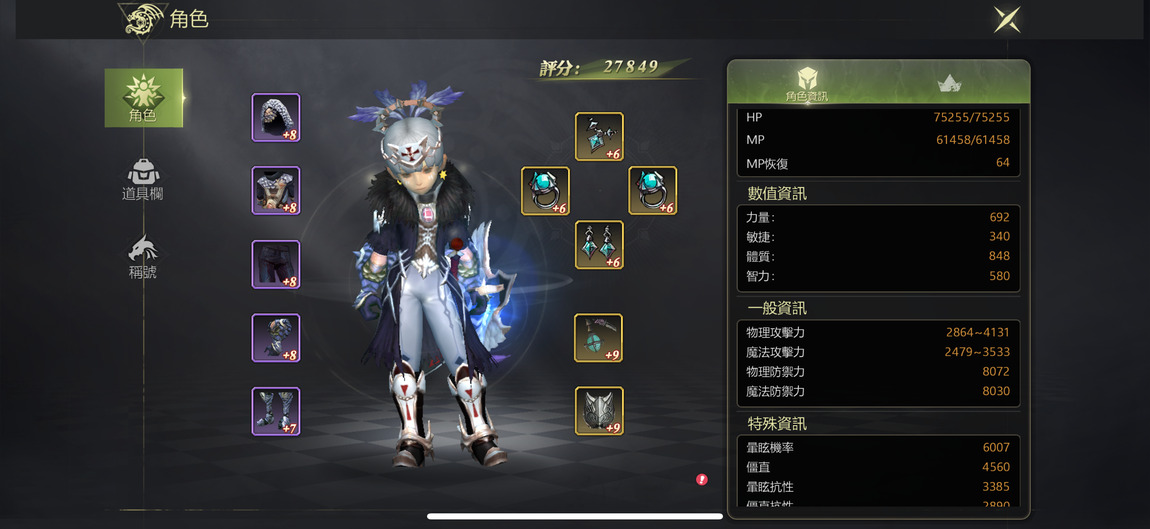Select the gauntlet gloves slot +8

276,338
